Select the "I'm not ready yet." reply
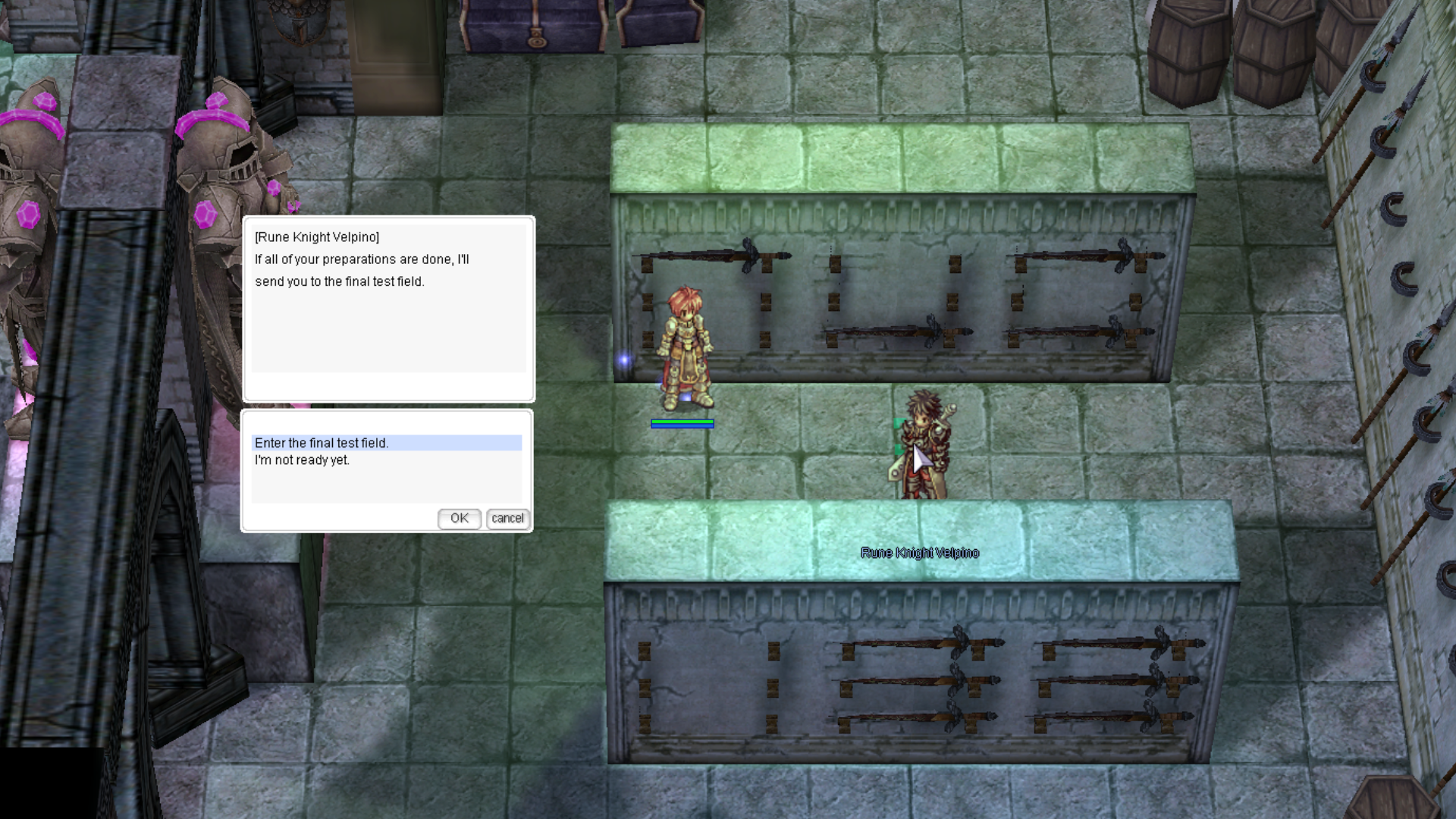 click(x=302, y=460)
